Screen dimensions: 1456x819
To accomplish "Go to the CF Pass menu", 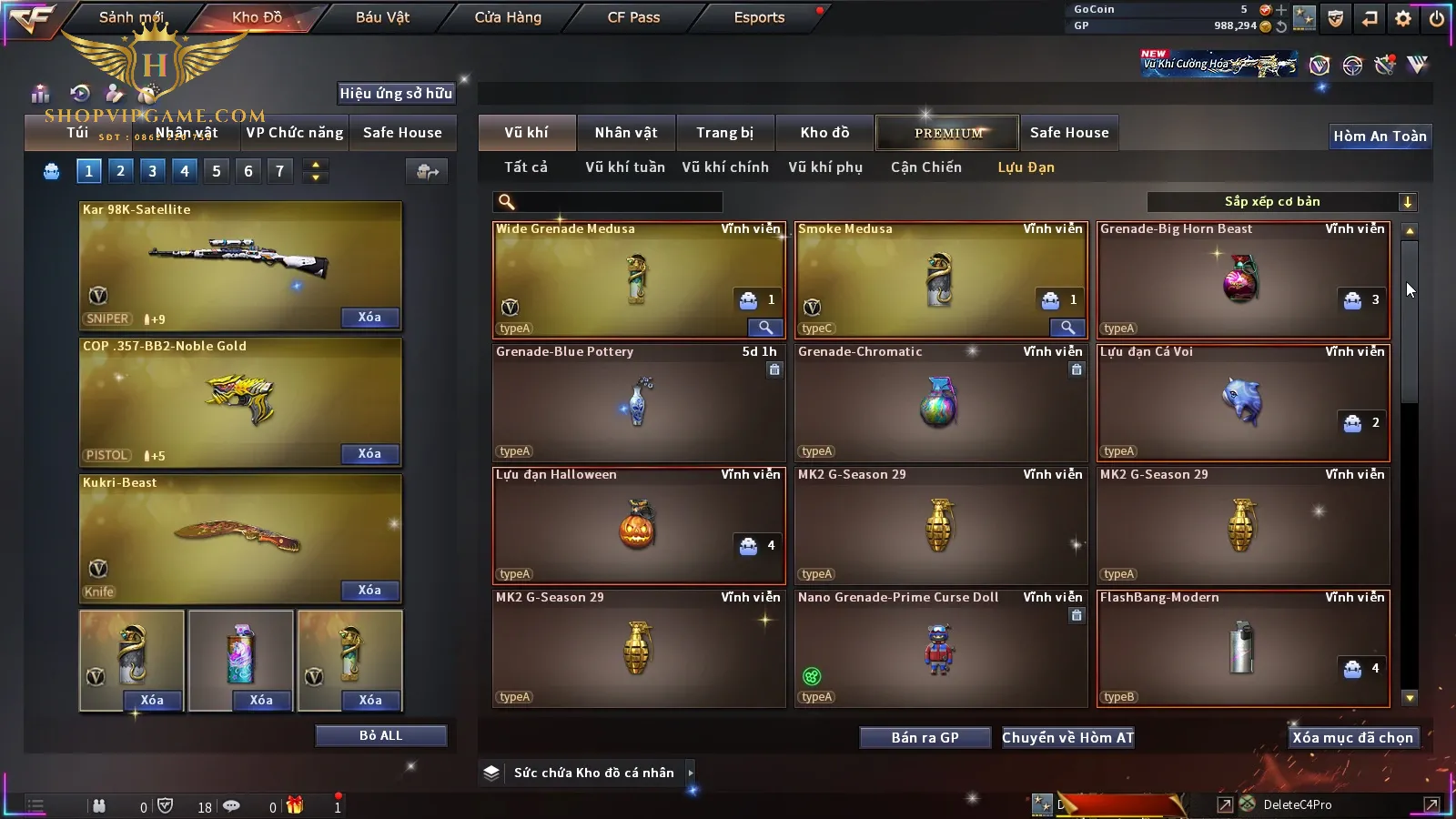I will click(x=633, y=17).
